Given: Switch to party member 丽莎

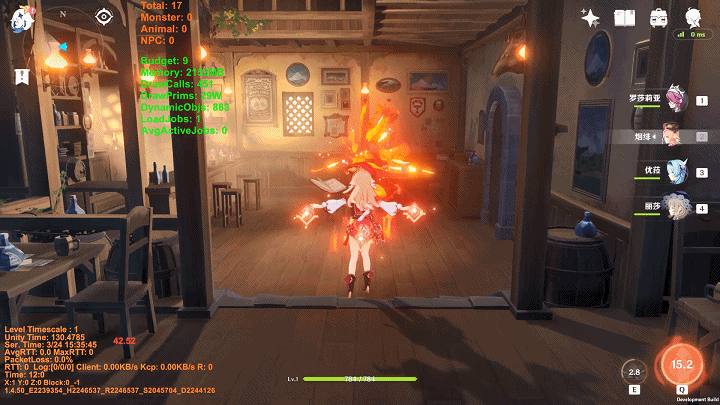Looking at the screenshot, I should [676, 208].
